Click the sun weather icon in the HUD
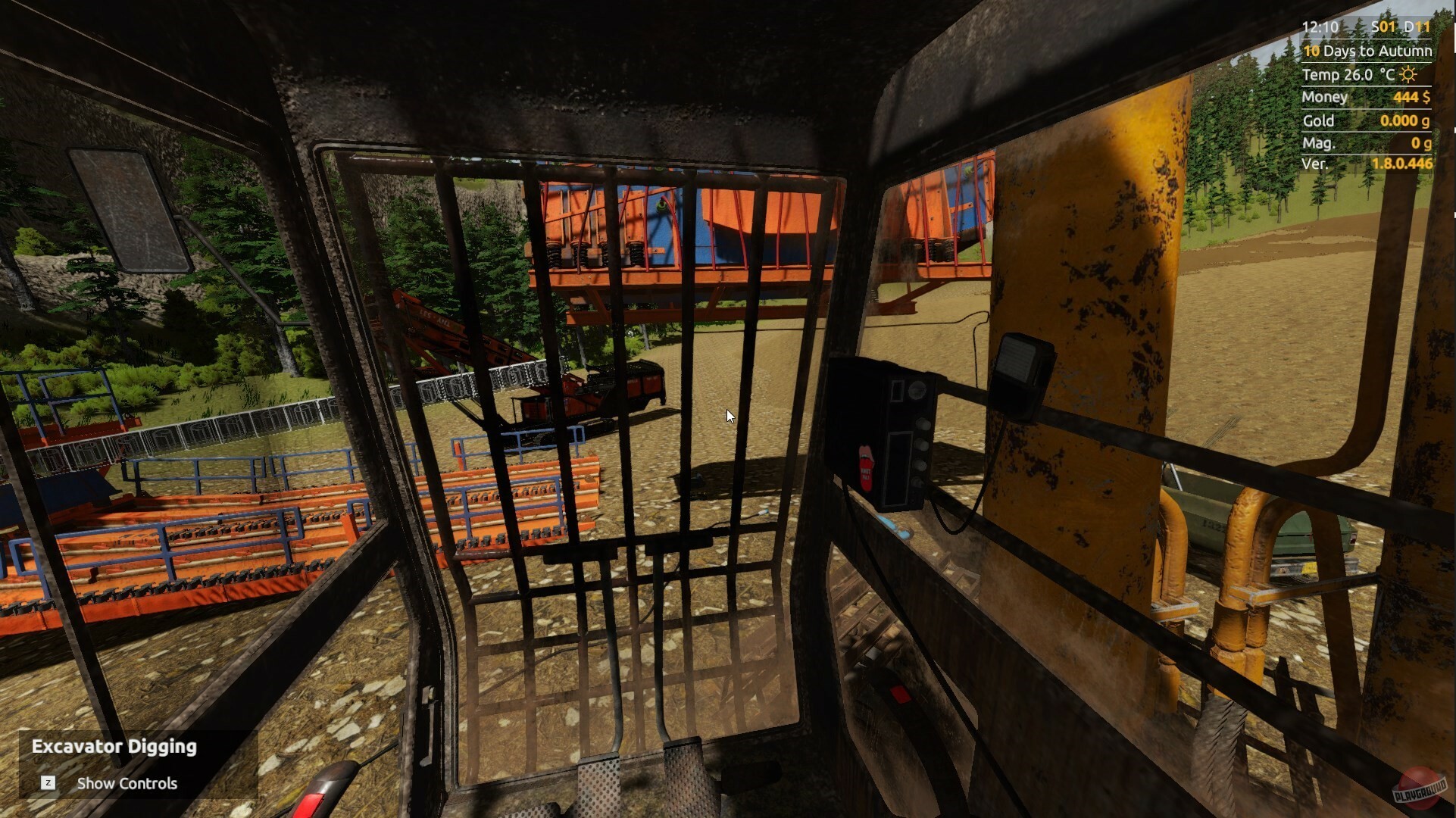This screenshot has width=1456, height=818. (1409, 73)
